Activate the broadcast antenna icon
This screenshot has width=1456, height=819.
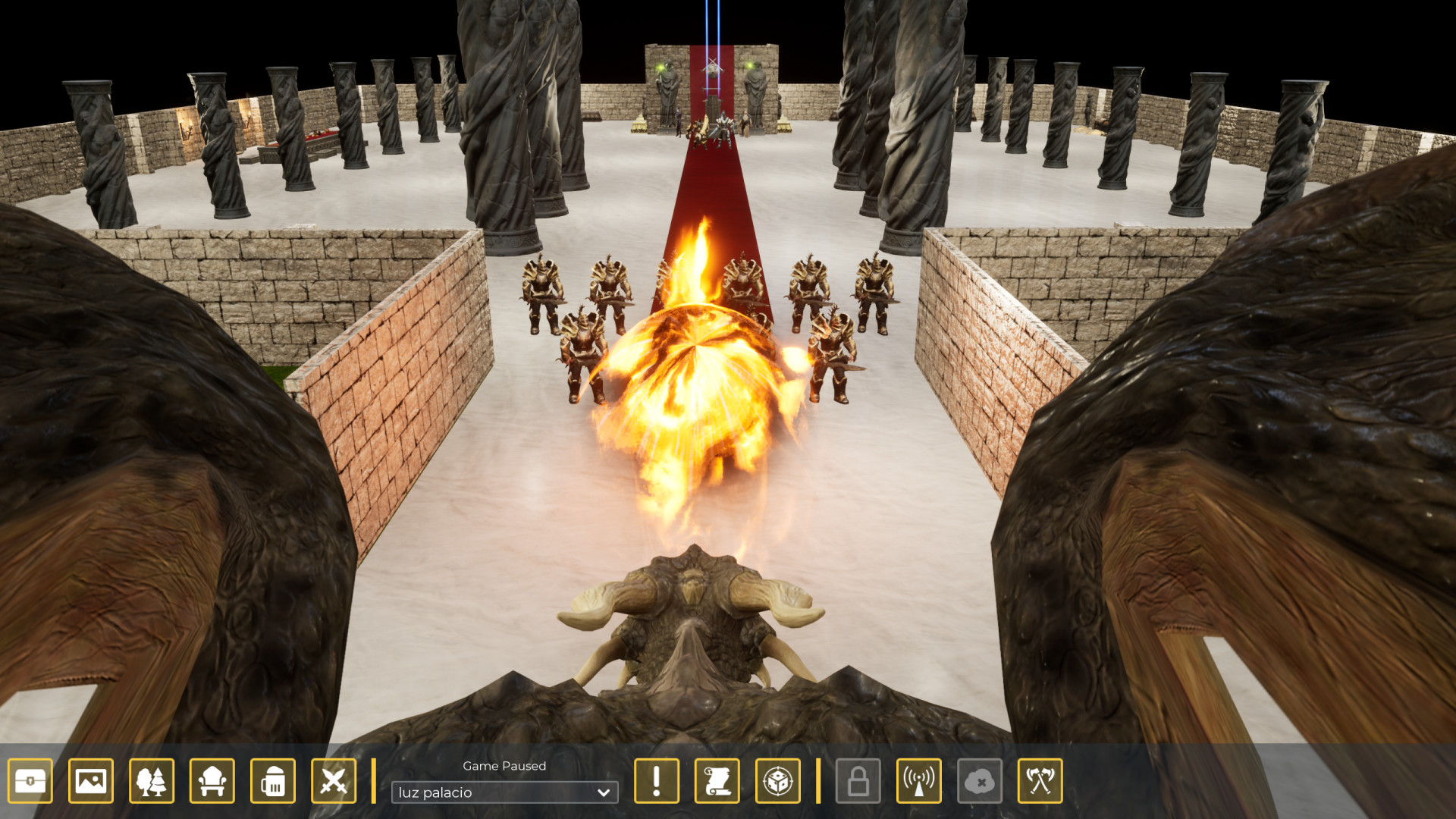[x=919, y=780]
